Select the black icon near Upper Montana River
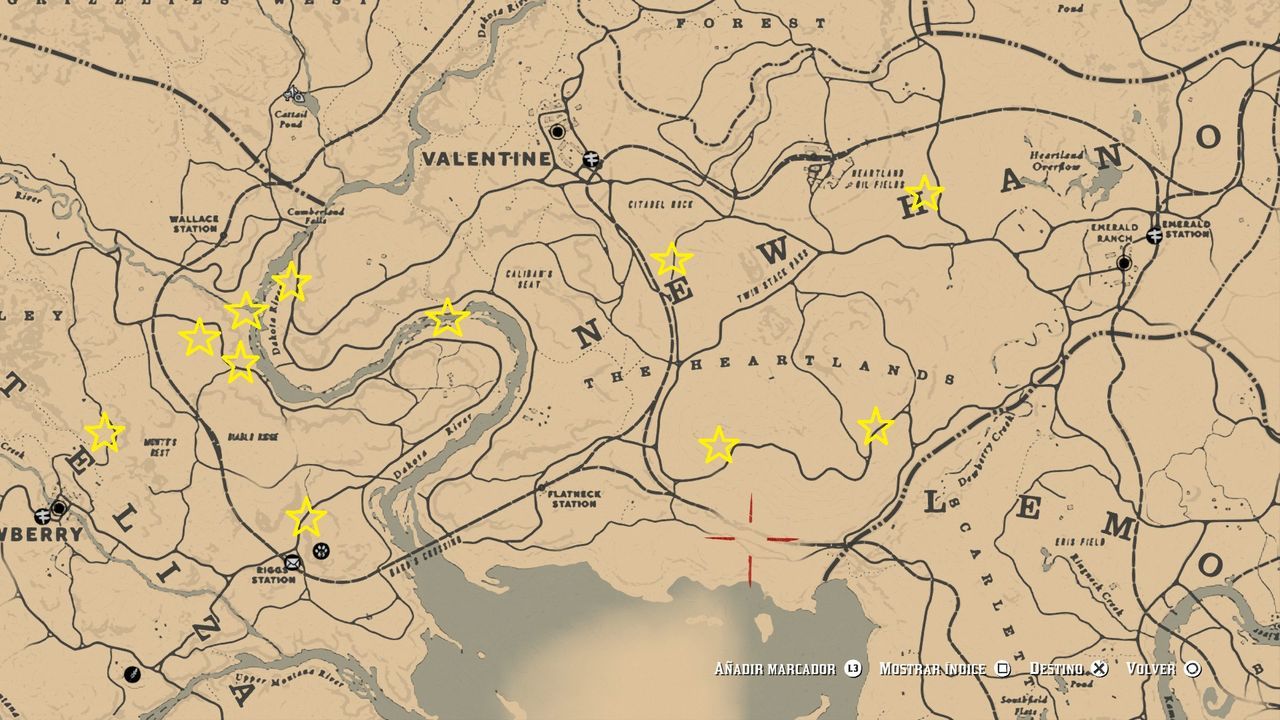The height and width of the screenshot is (720, 1280). click(132, 675)
